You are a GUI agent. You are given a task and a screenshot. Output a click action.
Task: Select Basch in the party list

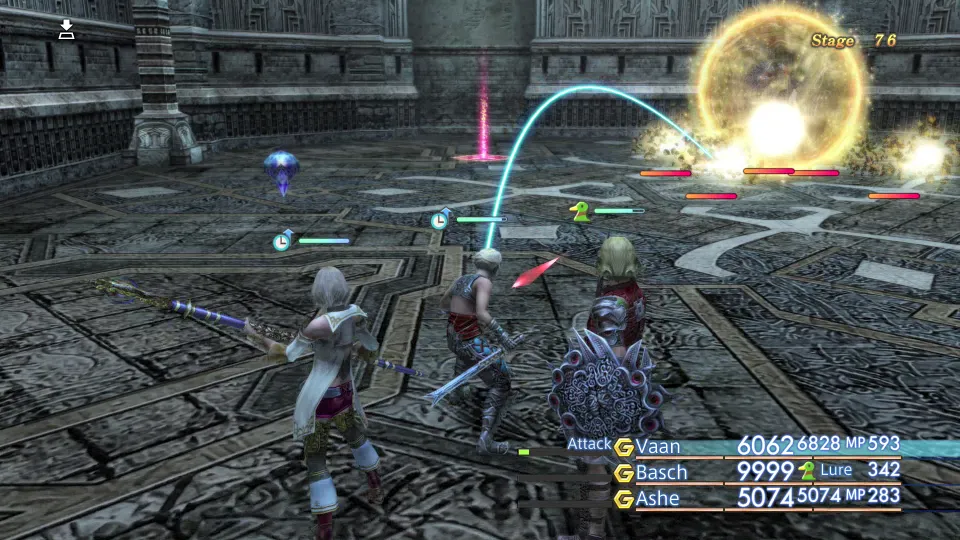click(661, 472)
